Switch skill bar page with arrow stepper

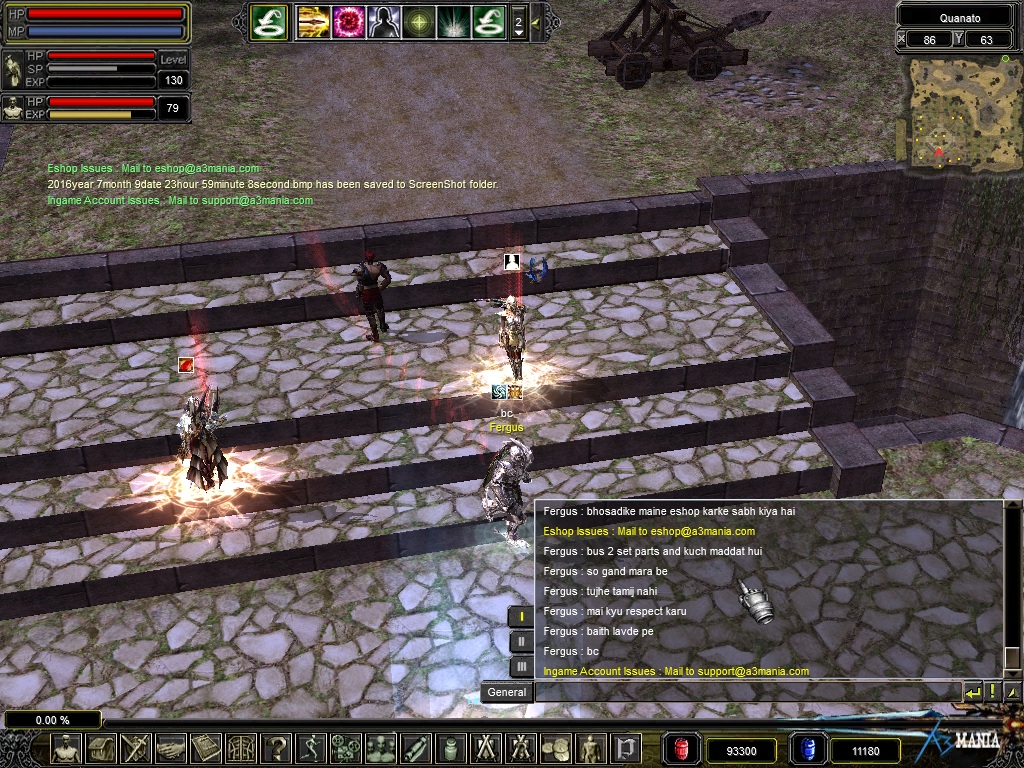[x=518, y=22]
